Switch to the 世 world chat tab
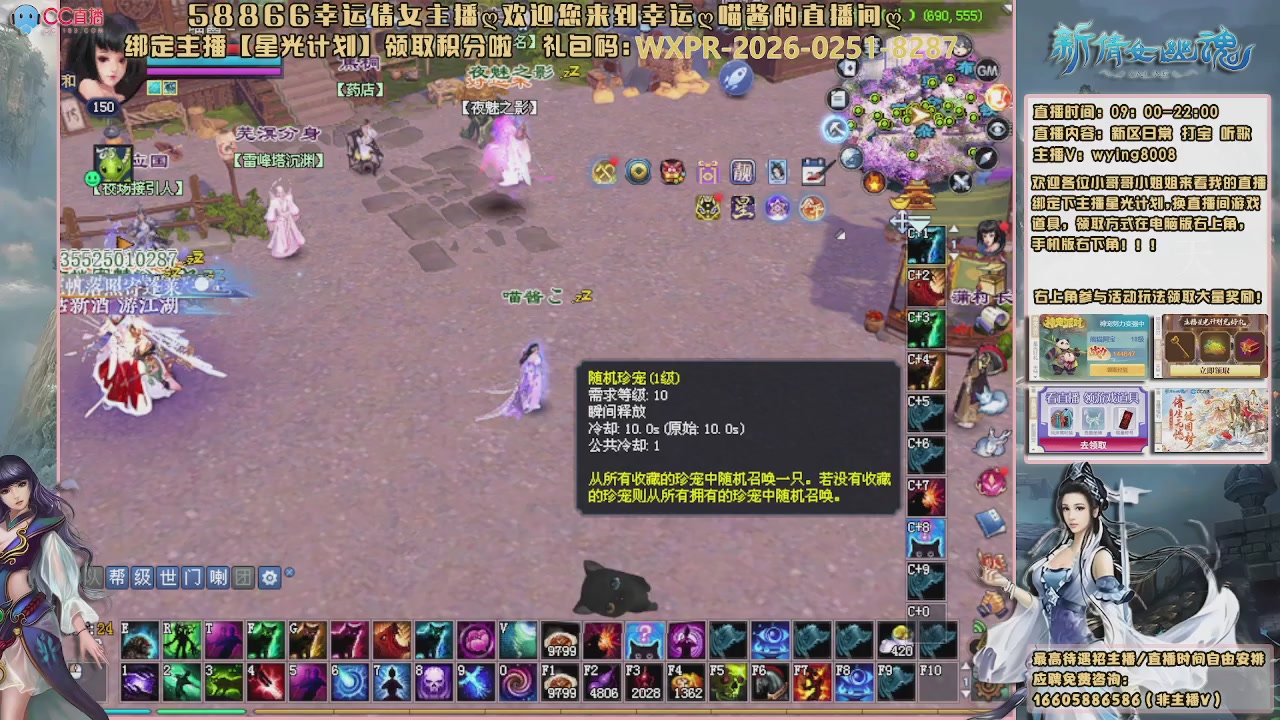The height and width of the screenshot is (720, 1280). coord(167,577)
